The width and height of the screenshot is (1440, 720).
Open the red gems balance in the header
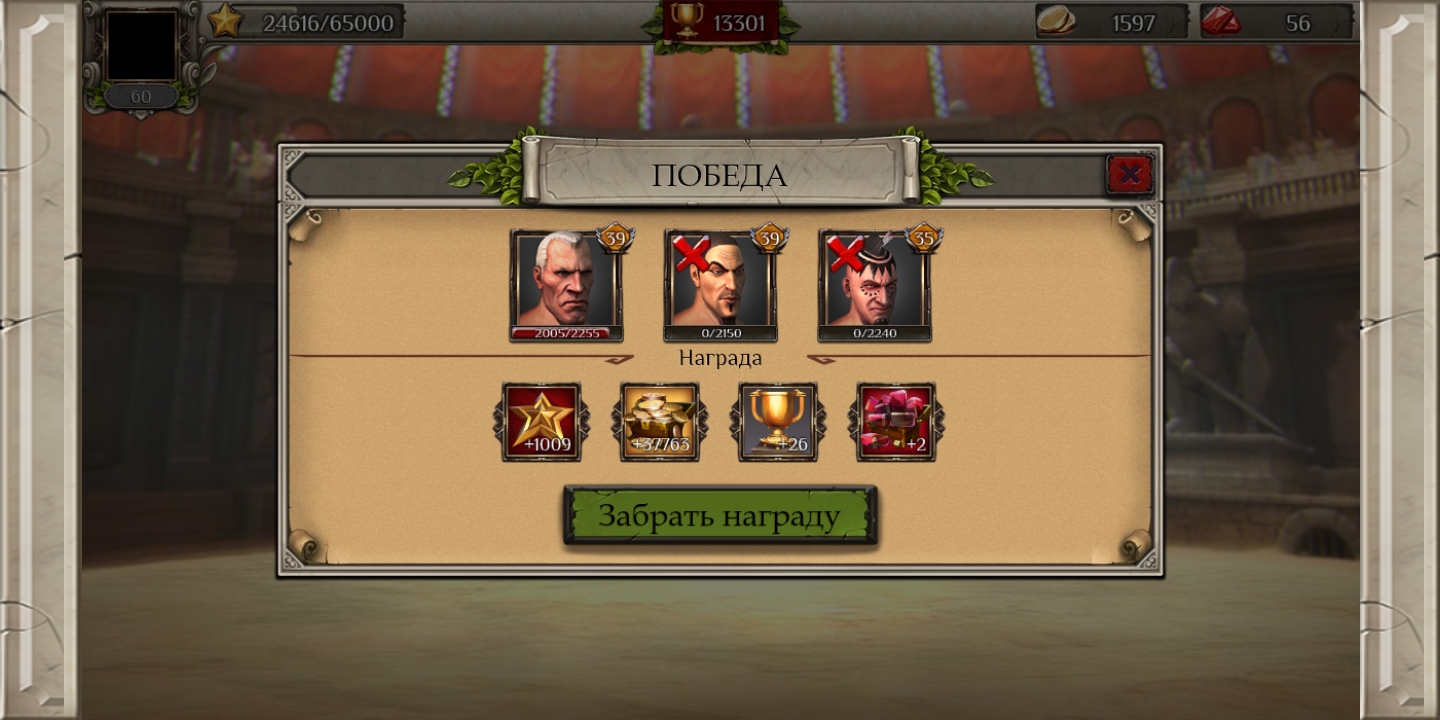click(1275, 22)
